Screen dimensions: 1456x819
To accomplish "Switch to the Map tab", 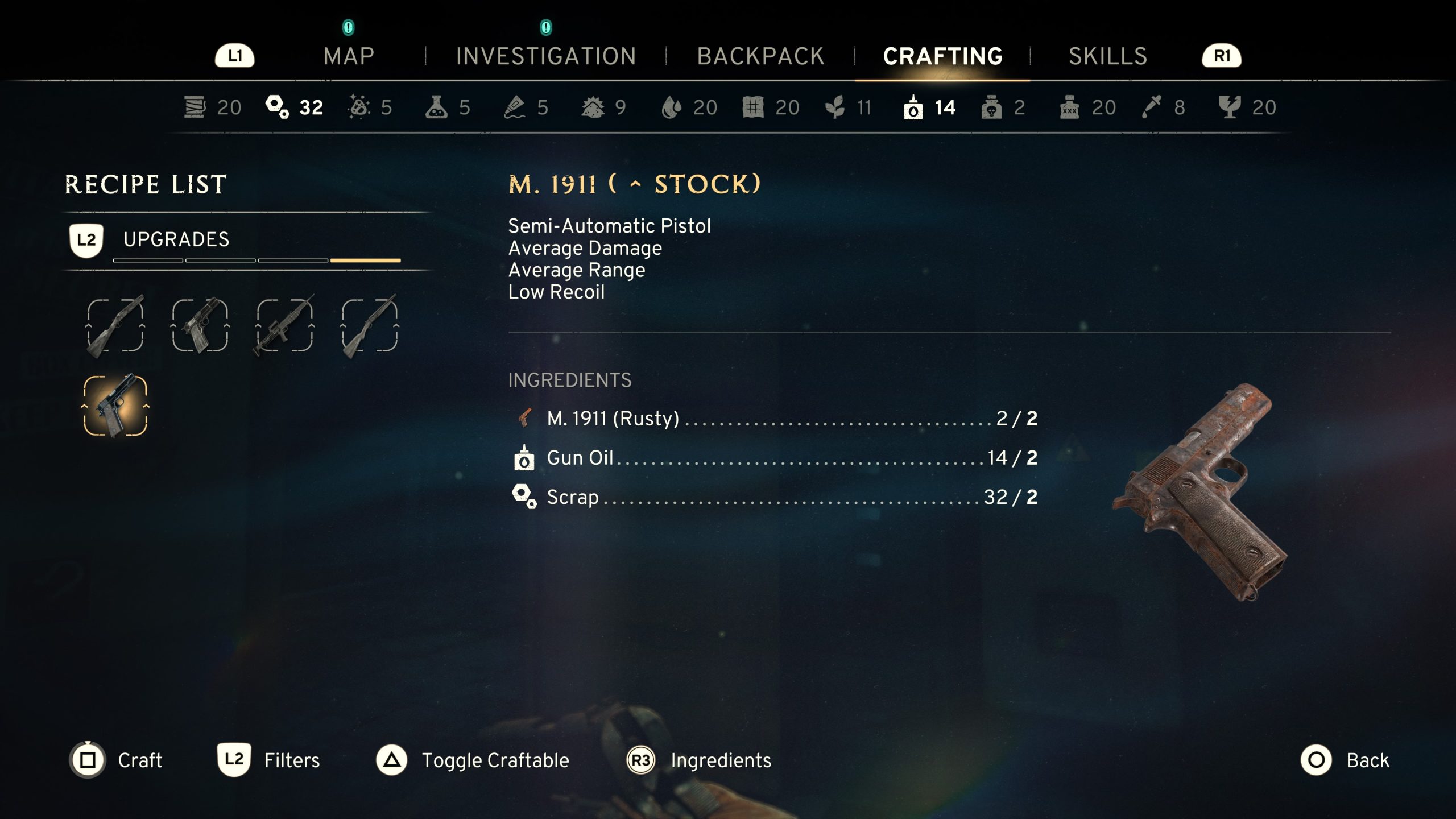I will [x=349, y=56].
